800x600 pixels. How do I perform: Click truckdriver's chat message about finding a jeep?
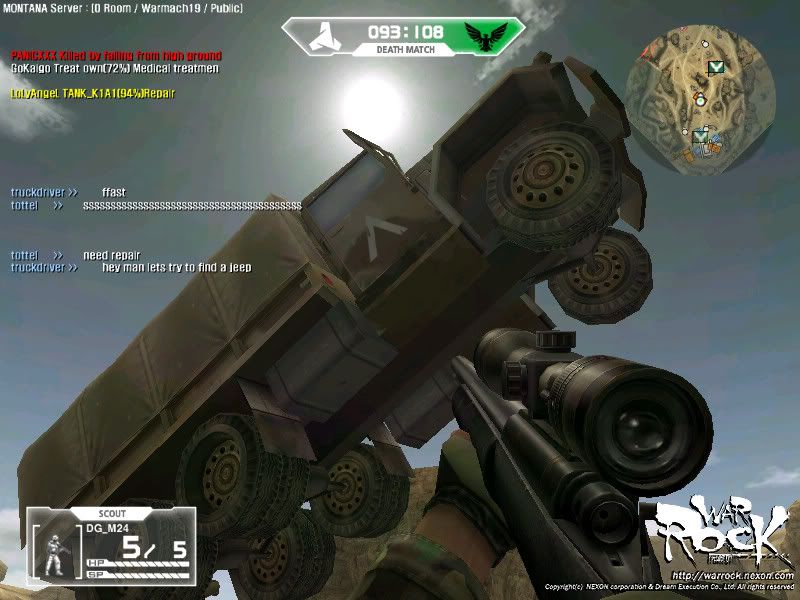(x=177, y=267)
